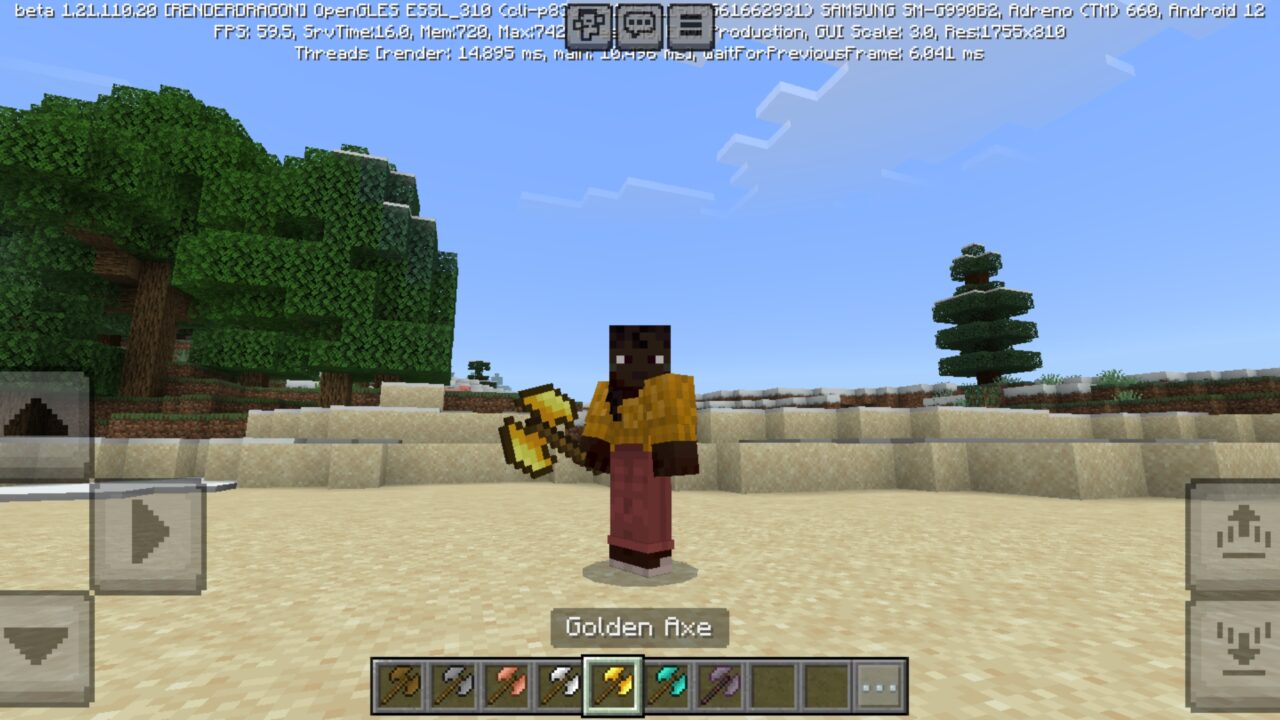Expand the full inventory with the ellipsis button
The image size is (1280, 720).
(x=877, y=686)
